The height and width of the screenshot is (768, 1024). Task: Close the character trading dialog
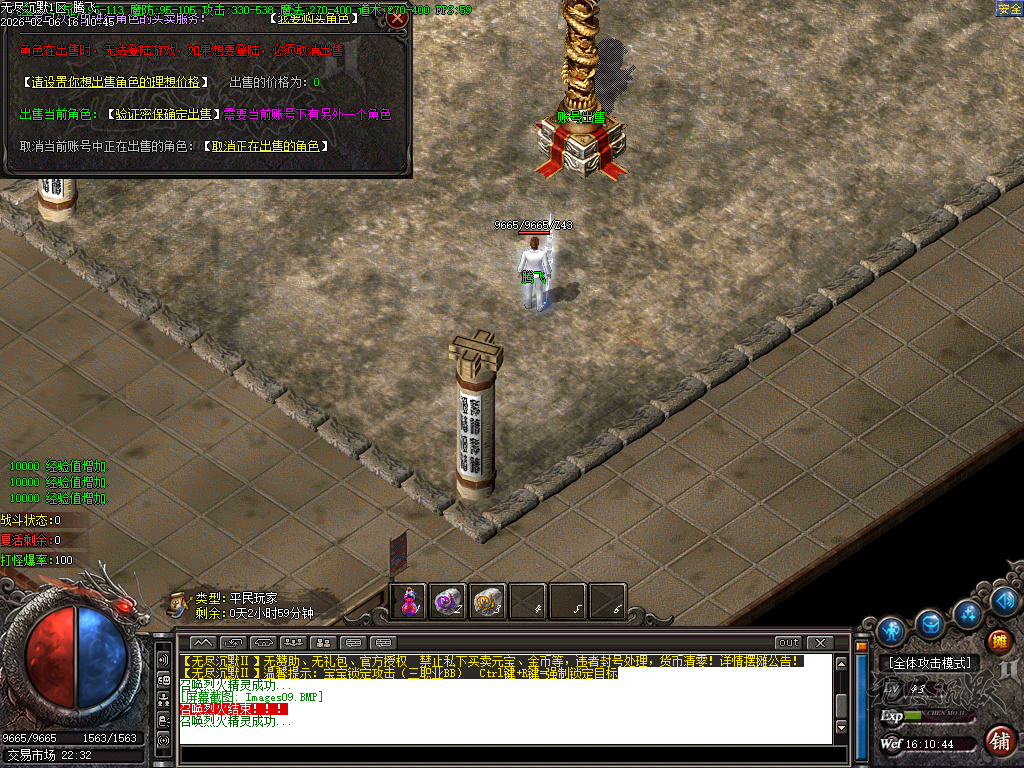click(397, 18)
